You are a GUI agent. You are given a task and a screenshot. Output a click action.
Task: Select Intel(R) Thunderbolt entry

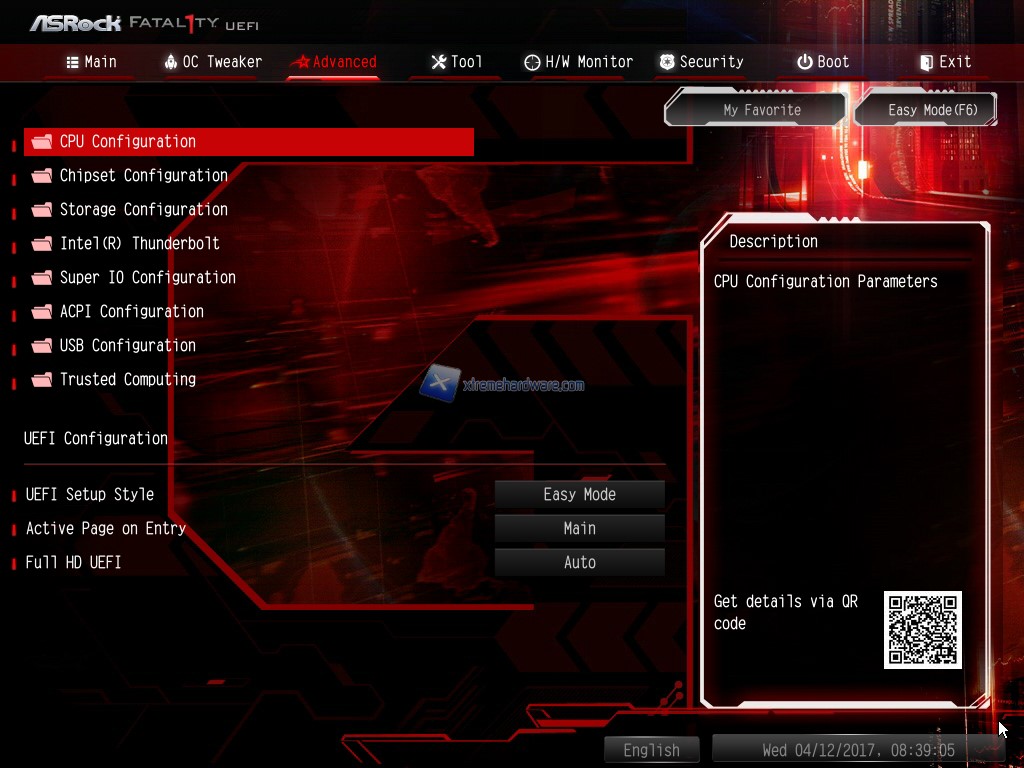139,244
